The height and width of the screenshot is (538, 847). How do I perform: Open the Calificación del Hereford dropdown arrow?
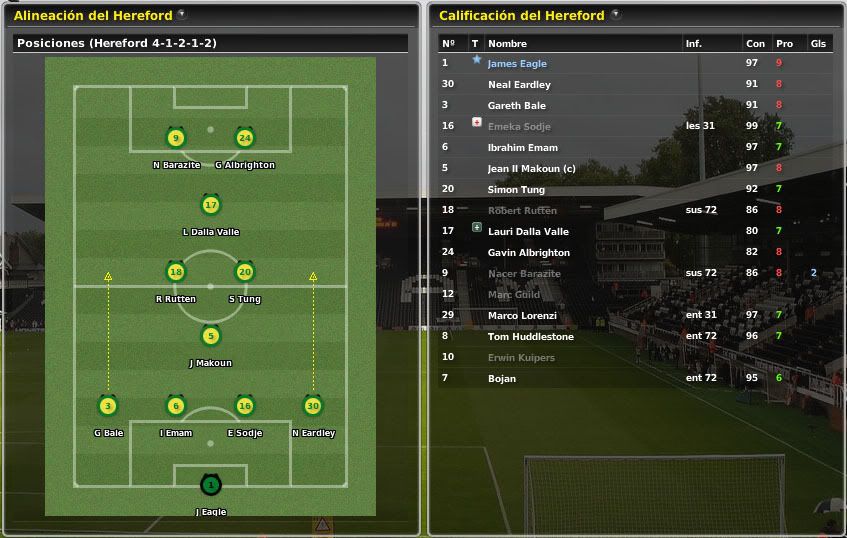pos(615,15)
